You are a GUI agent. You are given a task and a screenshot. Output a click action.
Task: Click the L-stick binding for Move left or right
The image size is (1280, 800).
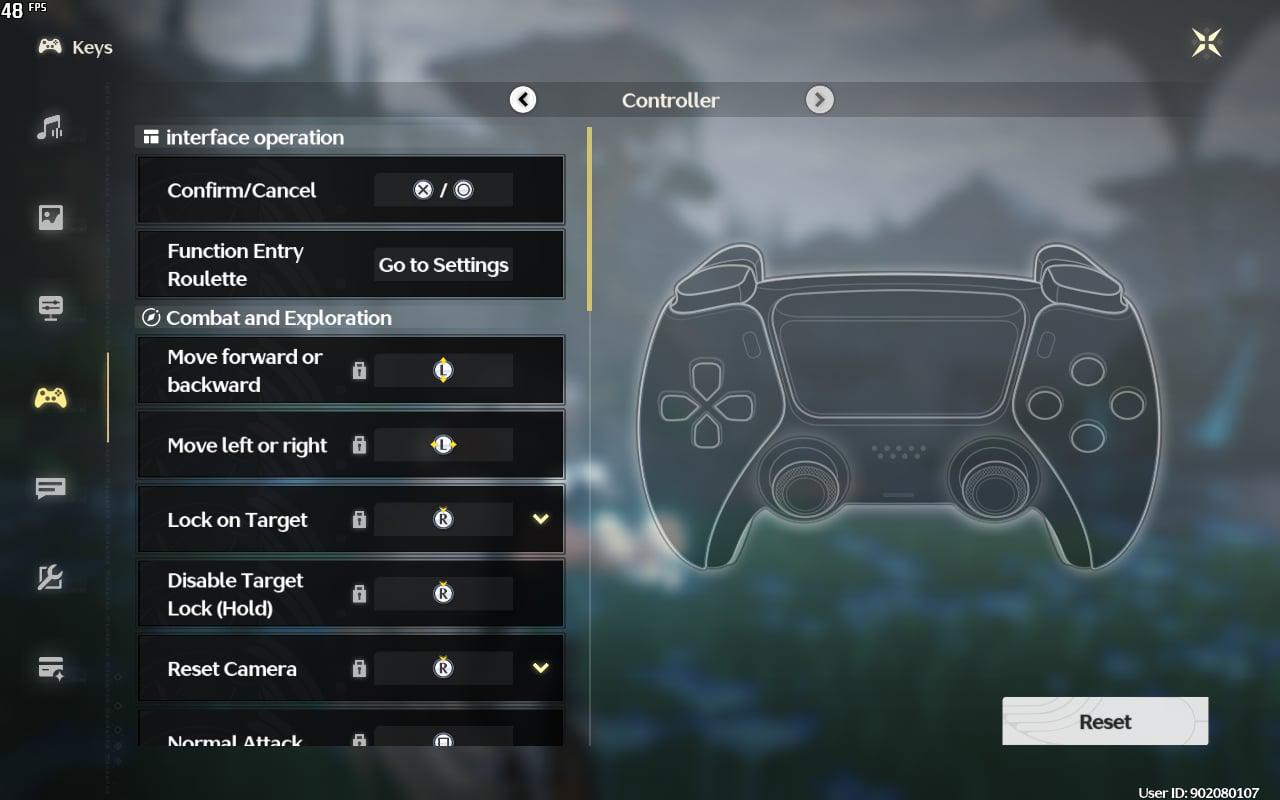(x=443, y=444)
